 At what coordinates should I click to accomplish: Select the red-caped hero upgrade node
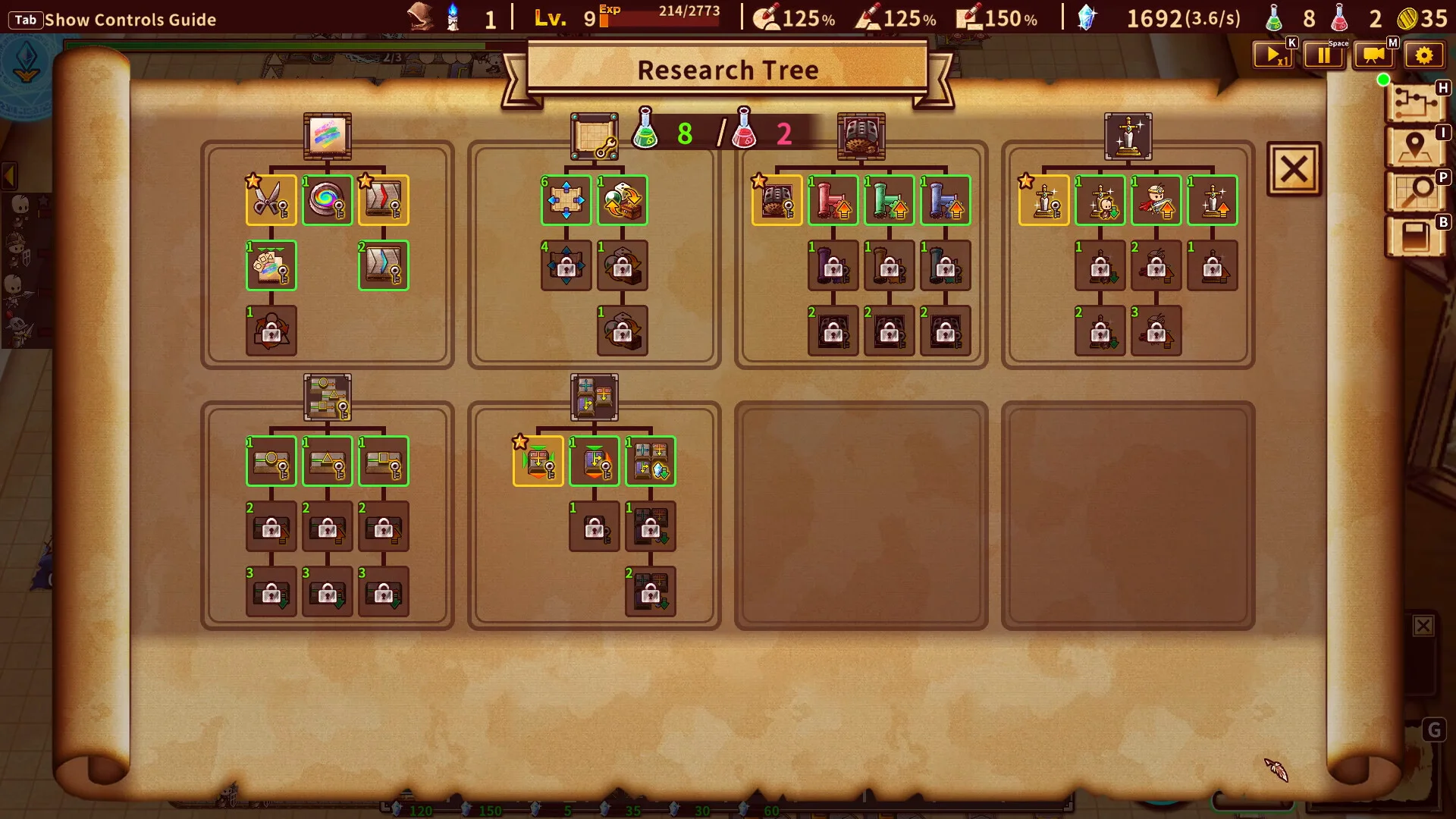[1156, 200]
